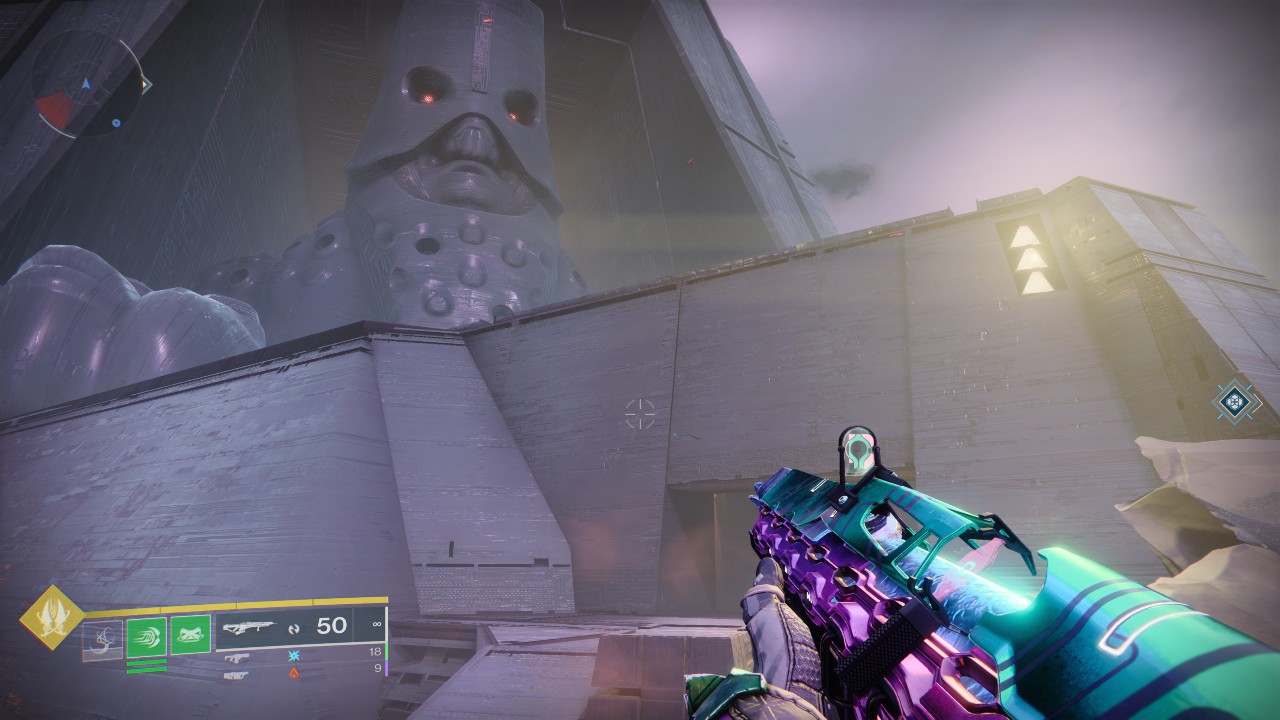Image resolution: width=1280 pixels, height=720 pixels.
Task: Click the blue Stasis element icon
Action: tap(295, 655)
